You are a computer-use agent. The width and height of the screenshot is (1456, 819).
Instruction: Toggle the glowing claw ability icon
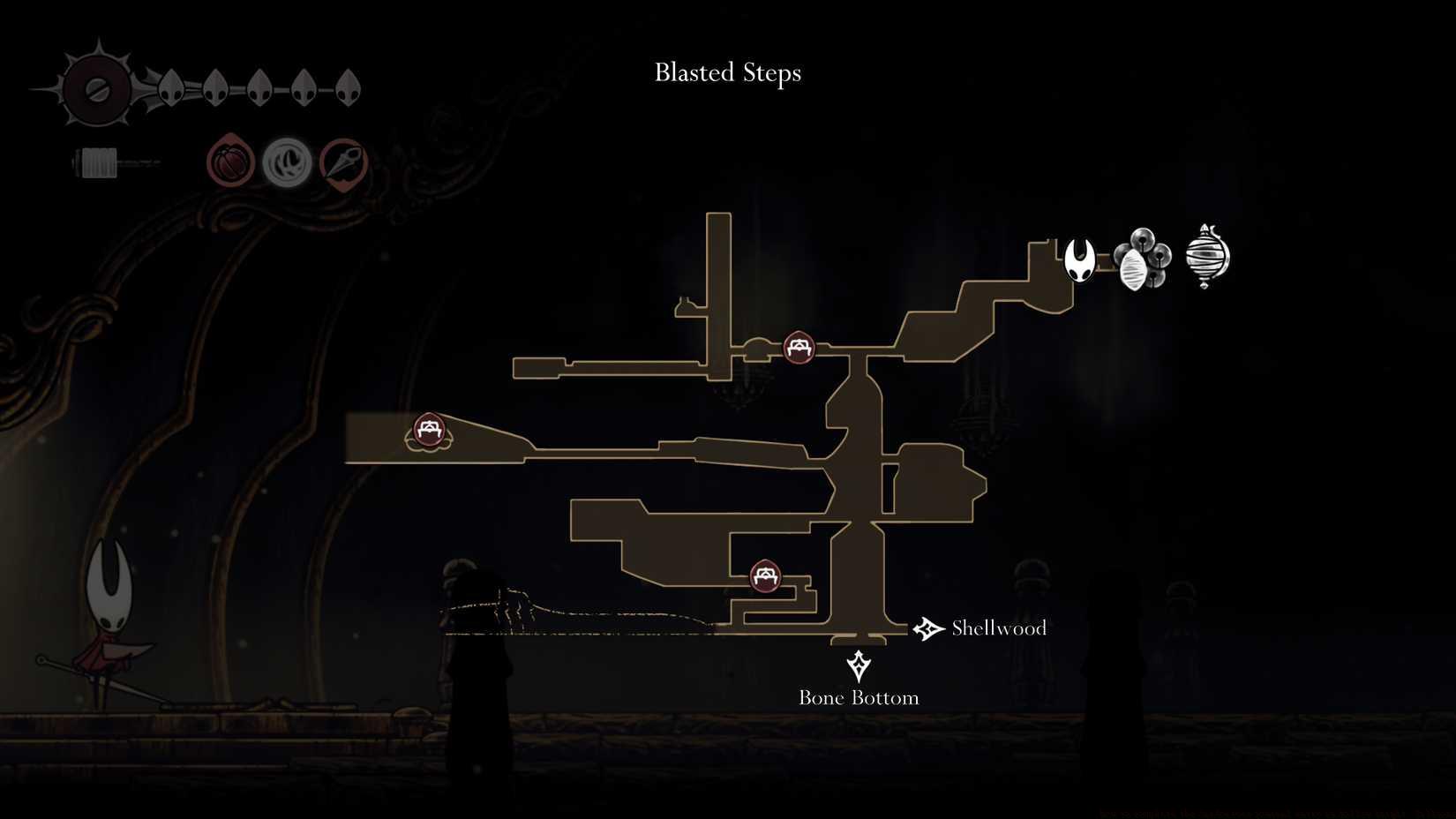(x=286, y=162)
